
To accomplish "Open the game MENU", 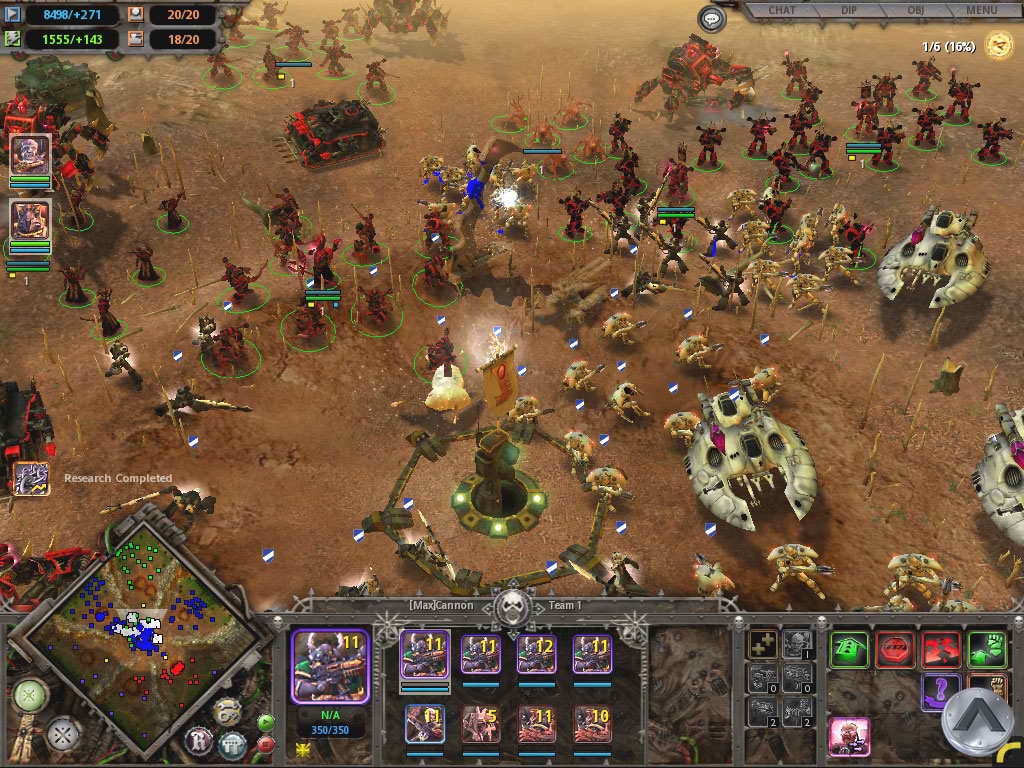I will (981, 11).
